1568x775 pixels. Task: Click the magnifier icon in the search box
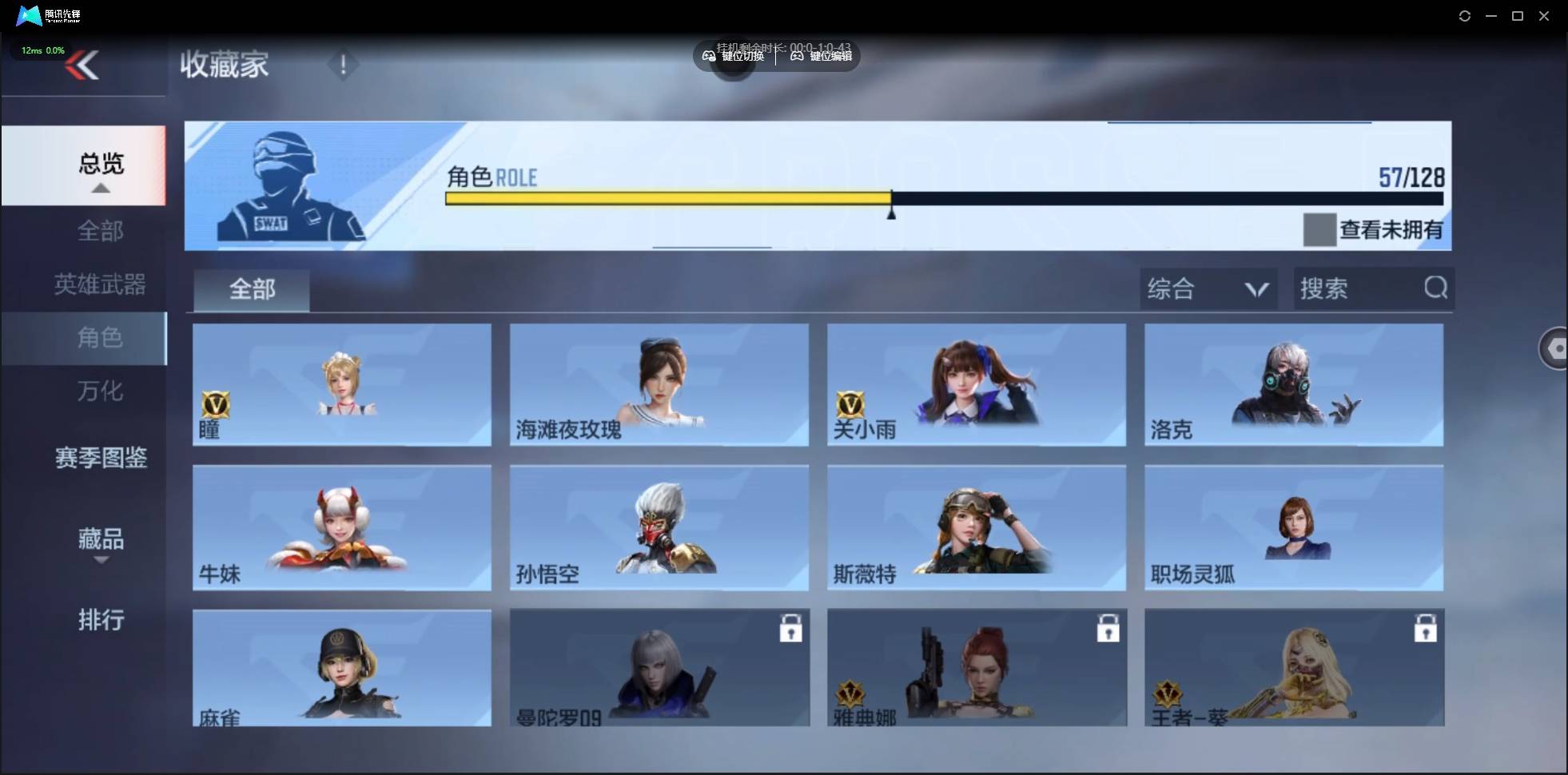1436,288
